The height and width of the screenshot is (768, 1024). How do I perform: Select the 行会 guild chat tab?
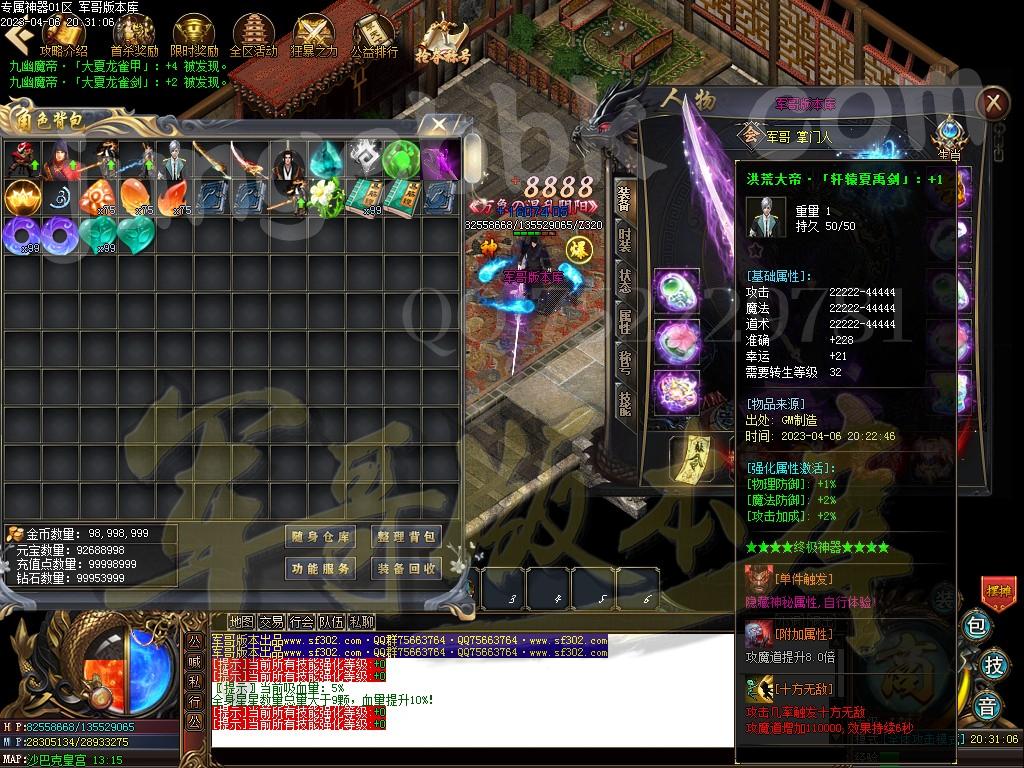301,622
